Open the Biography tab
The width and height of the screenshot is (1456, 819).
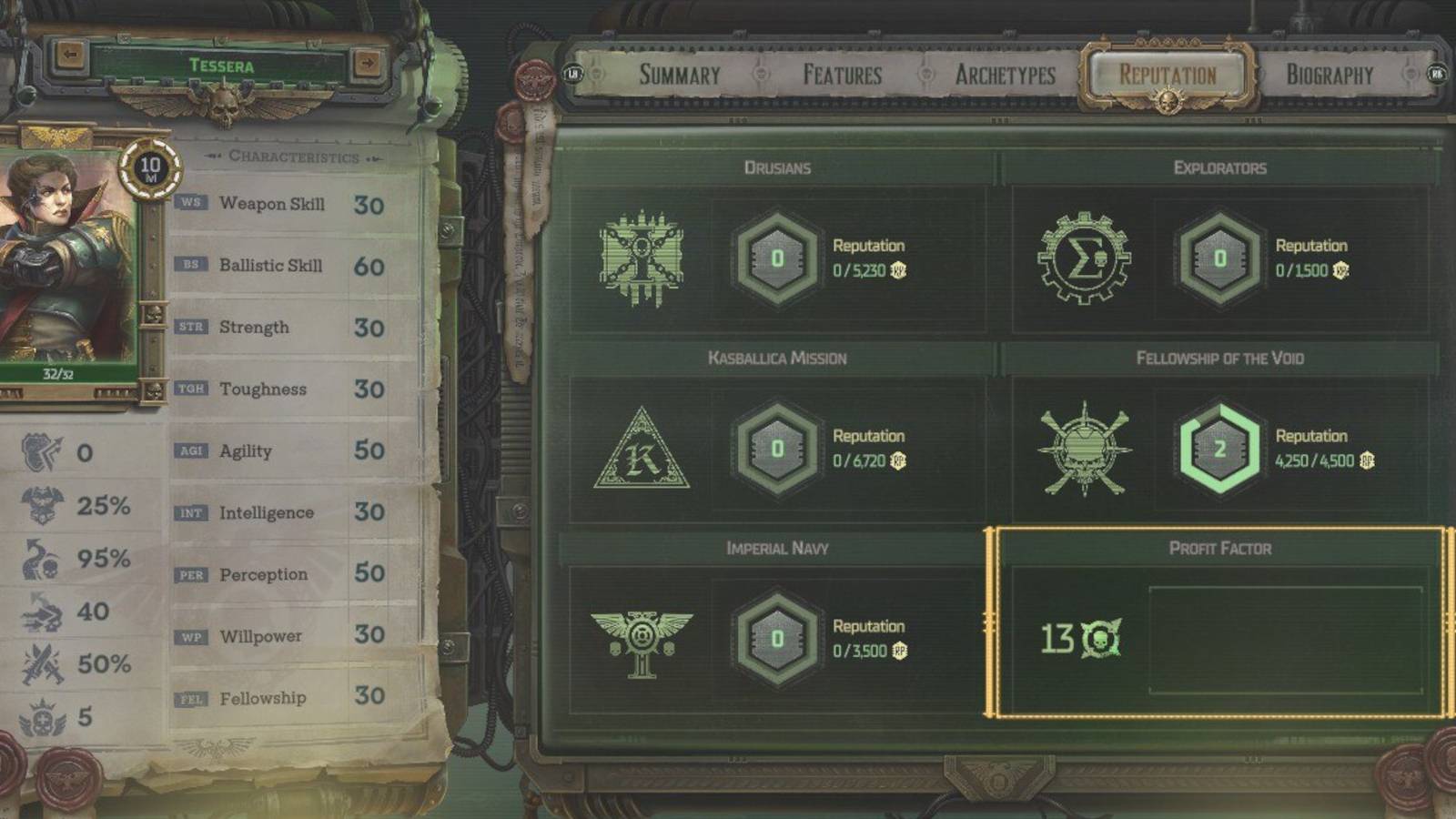(1328, 76)
